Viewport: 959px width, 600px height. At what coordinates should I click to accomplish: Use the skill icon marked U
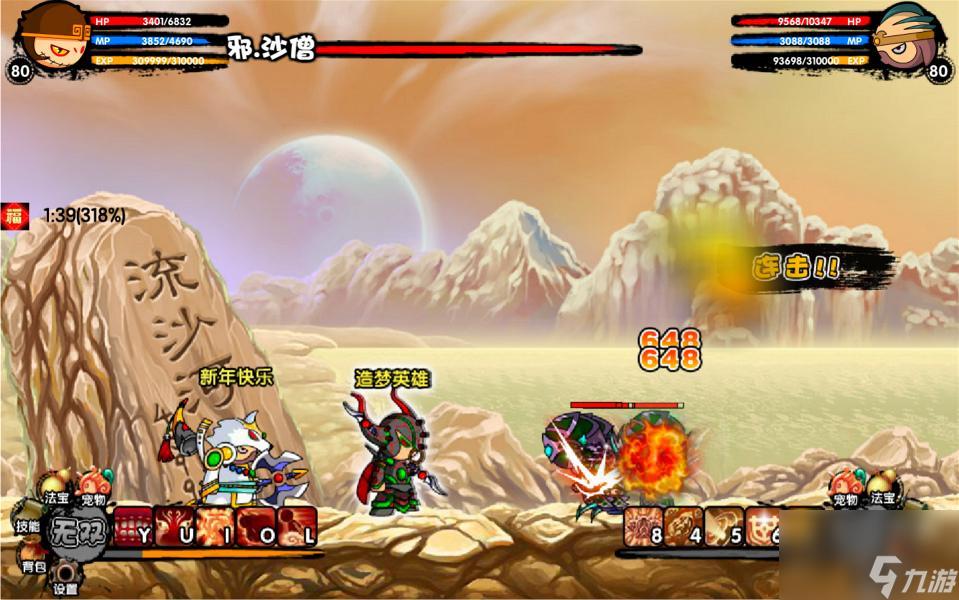pyautogui.click(x=176, y=526)
